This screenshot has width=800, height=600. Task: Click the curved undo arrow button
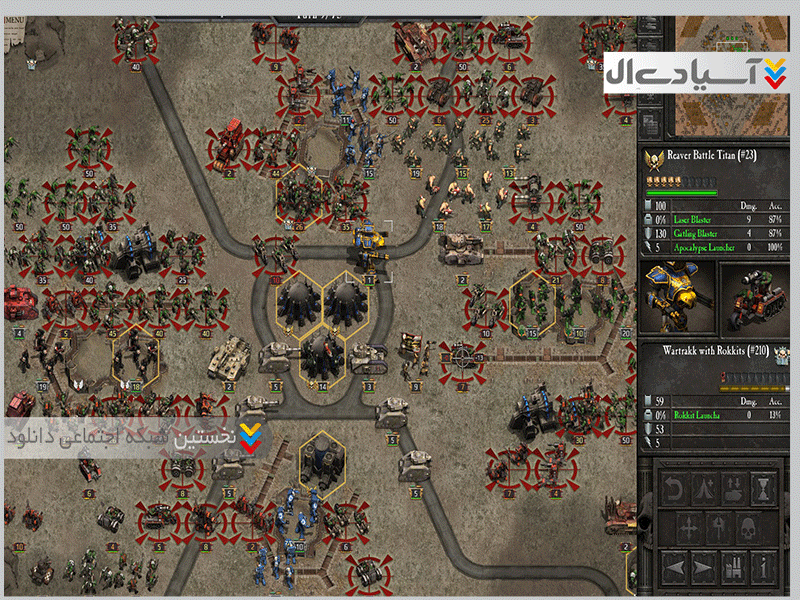674,490
